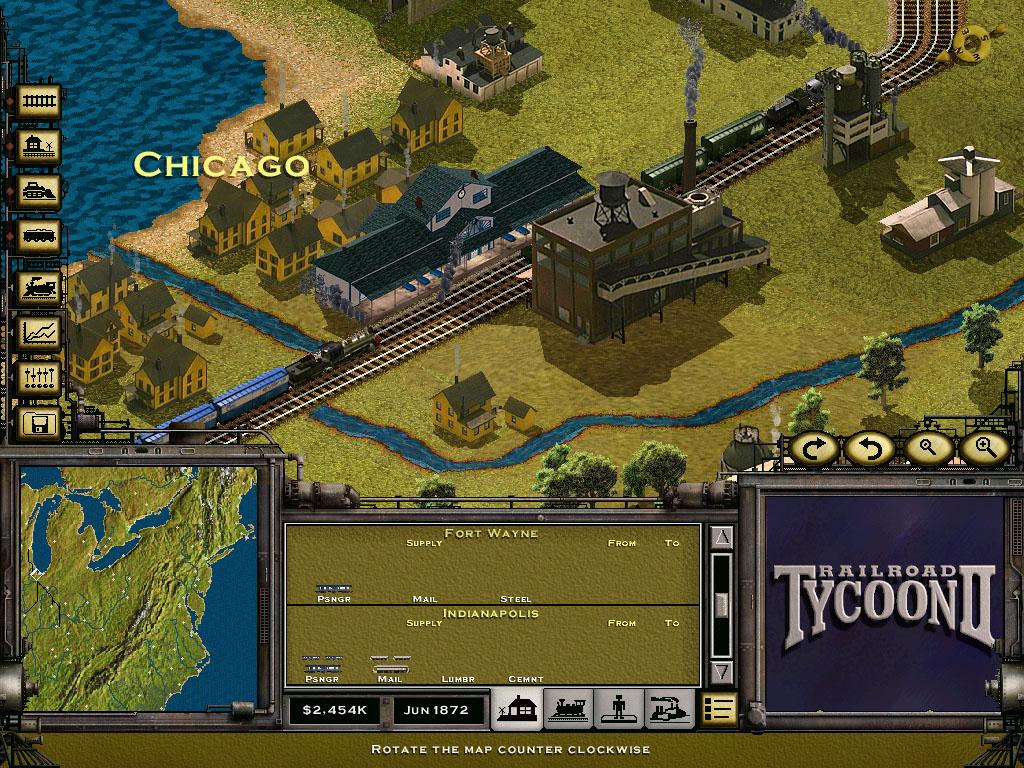Open the stock market graph panel
This screenshot has width=1024, height=768.
tap(40, 332)
